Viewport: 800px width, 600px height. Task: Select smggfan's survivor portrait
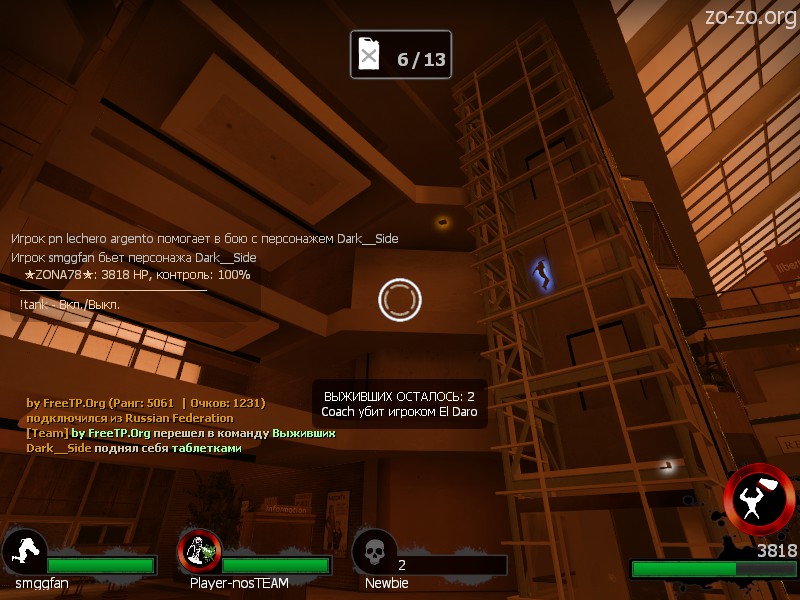pos(24,551)
